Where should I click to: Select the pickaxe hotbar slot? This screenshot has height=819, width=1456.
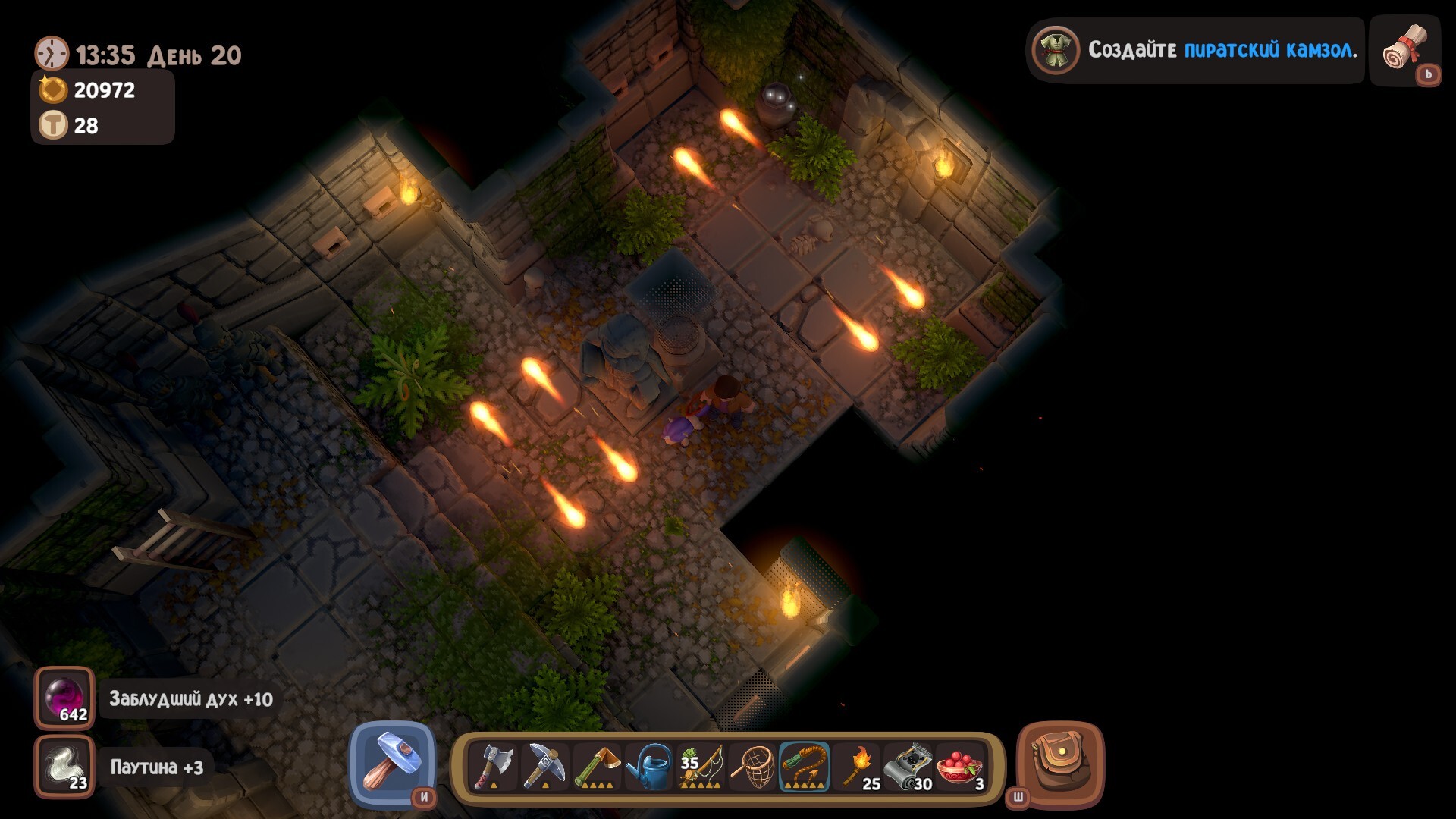pyautogui.click(x=545, y=767)
